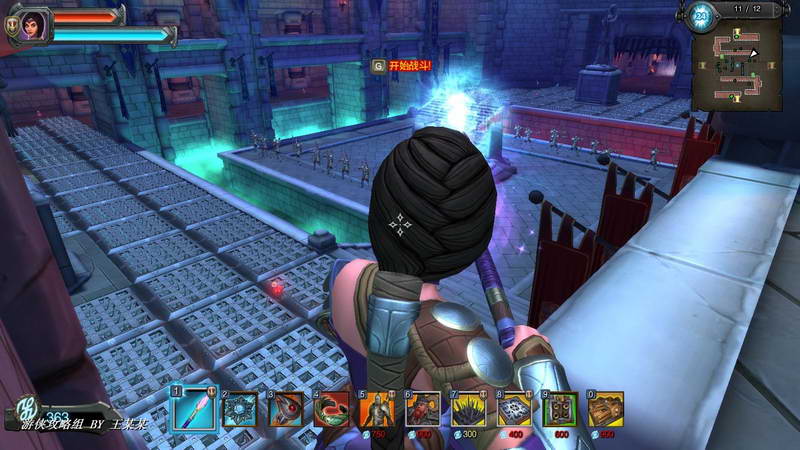800x450 pixels.
Task: Click the Sorceress character portrait
Action: pyautogui.click(x=34, y=25)
